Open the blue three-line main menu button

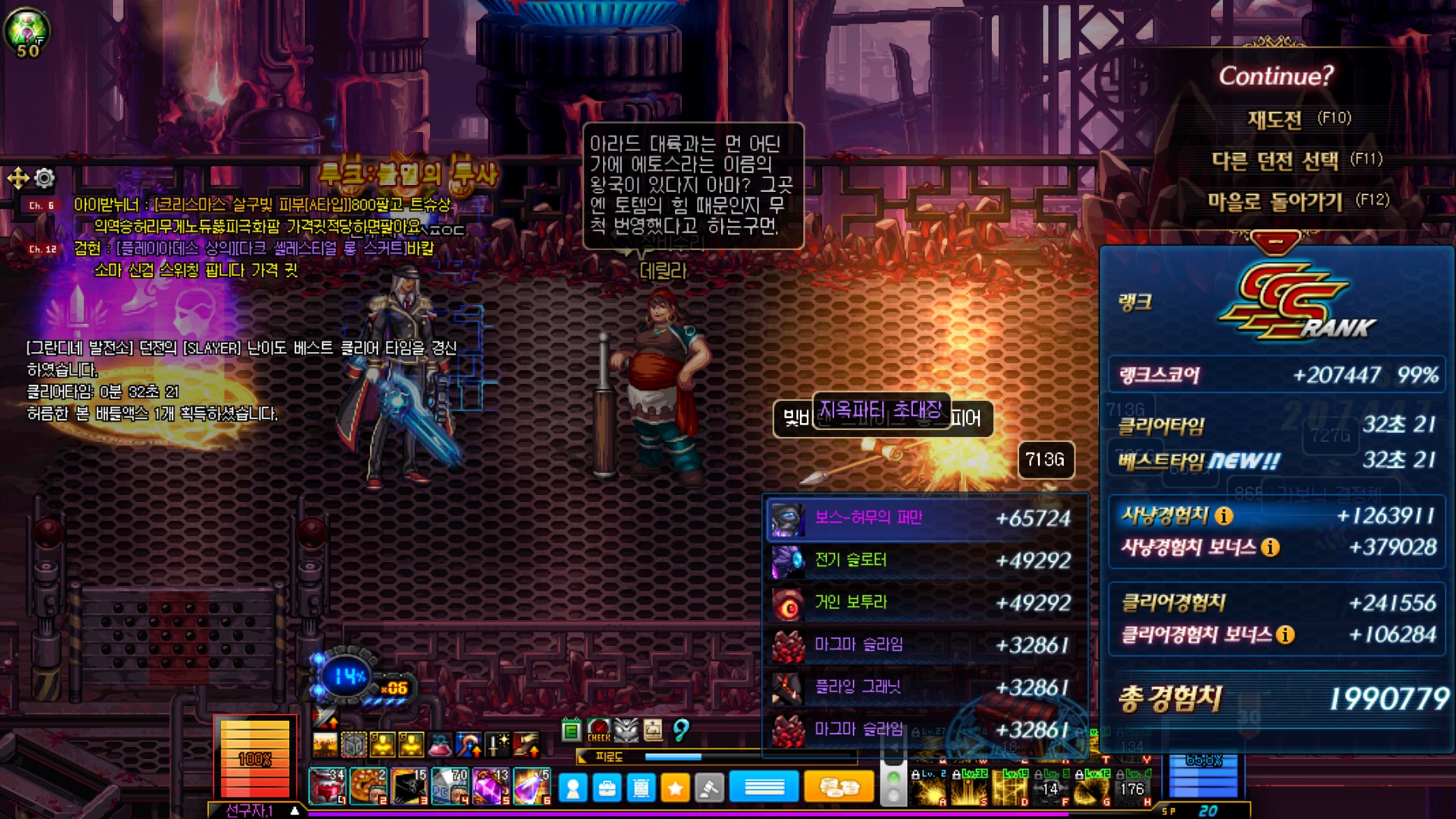click(x=764, y=788)
